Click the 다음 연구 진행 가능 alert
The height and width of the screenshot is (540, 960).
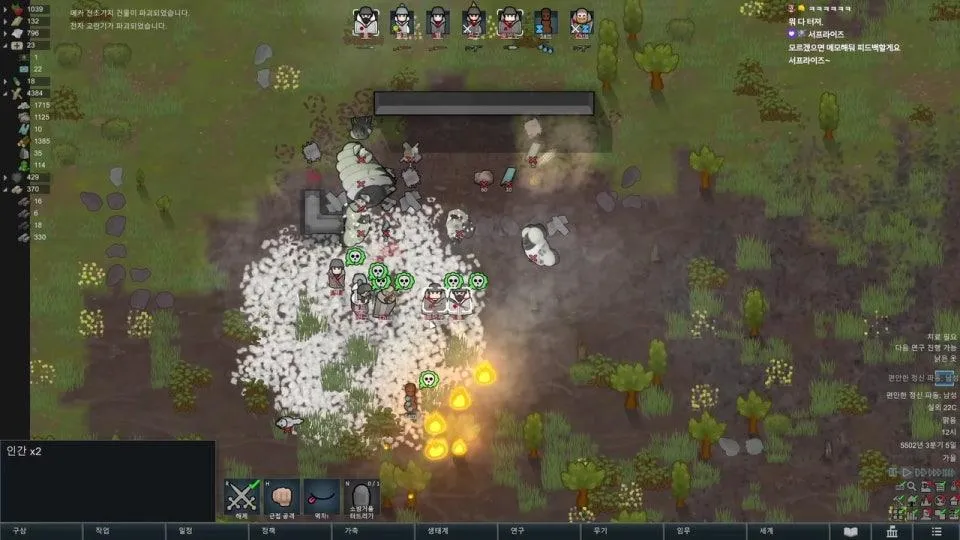click(x=927, y=347)
